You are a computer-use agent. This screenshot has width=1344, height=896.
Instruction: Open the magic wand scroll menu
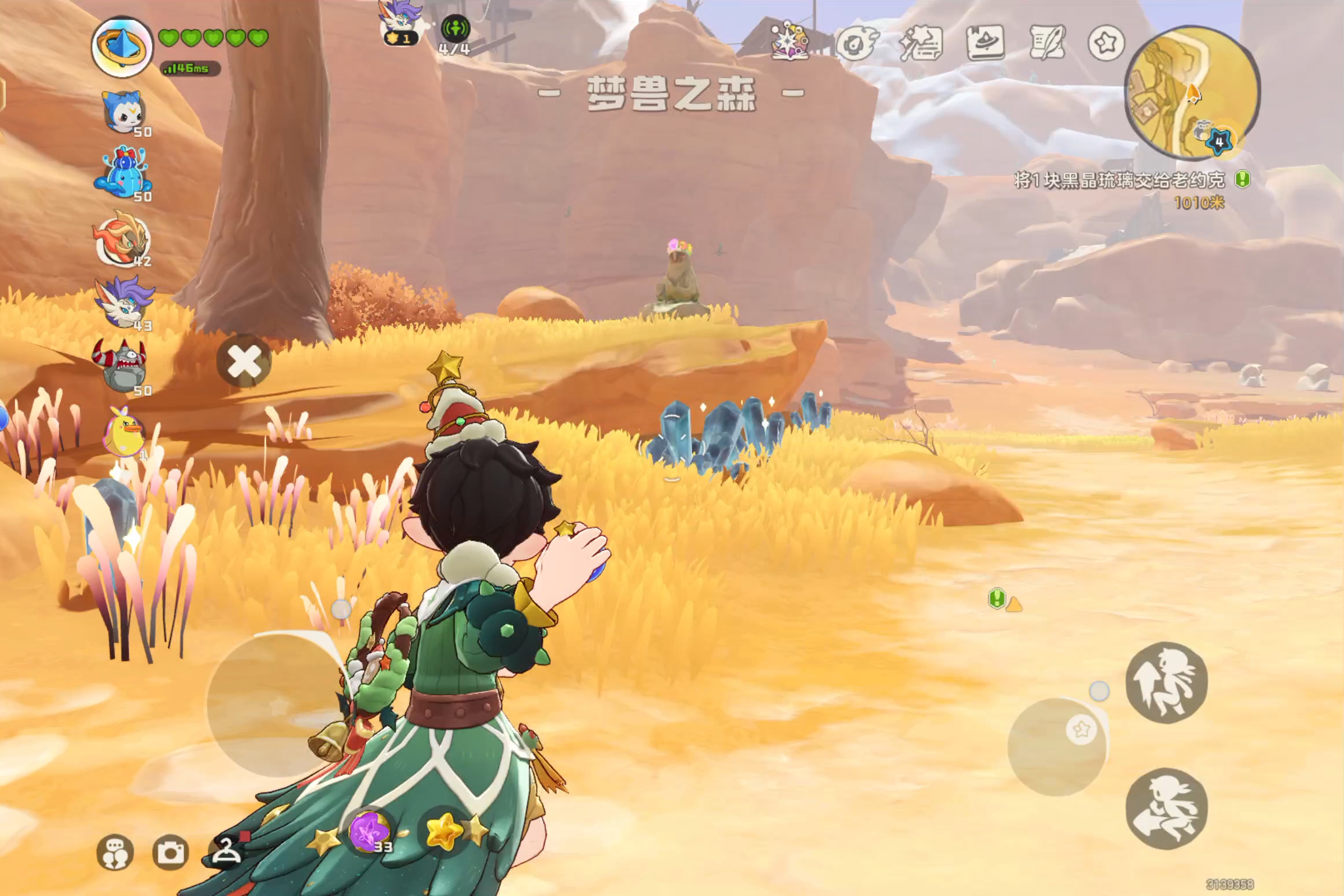pyautogui.click(x=920, y=42)
